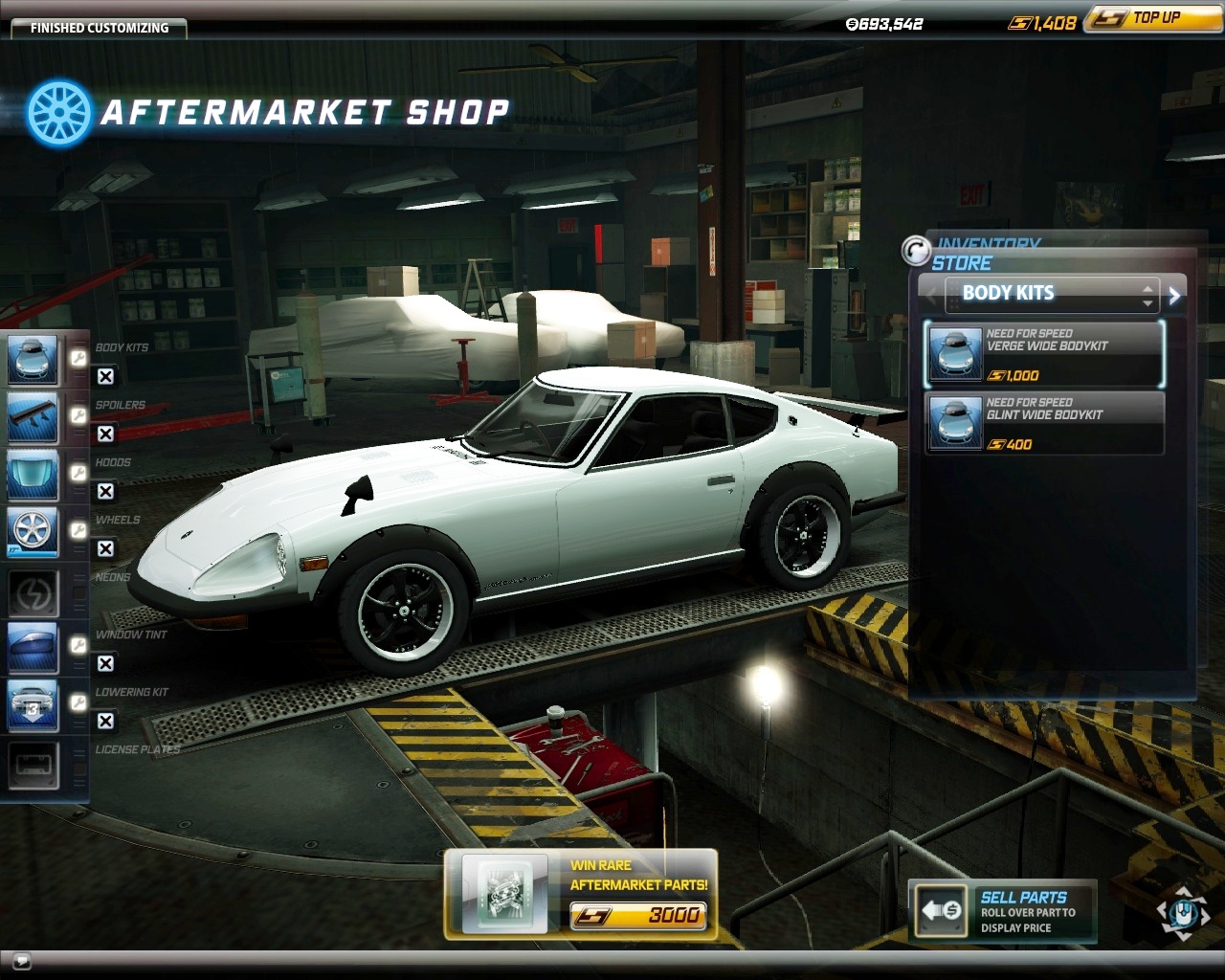The height and width of the screenshot is (980, 1225).
Task: Open the Lowering Kit category
Action: (33, 704)
